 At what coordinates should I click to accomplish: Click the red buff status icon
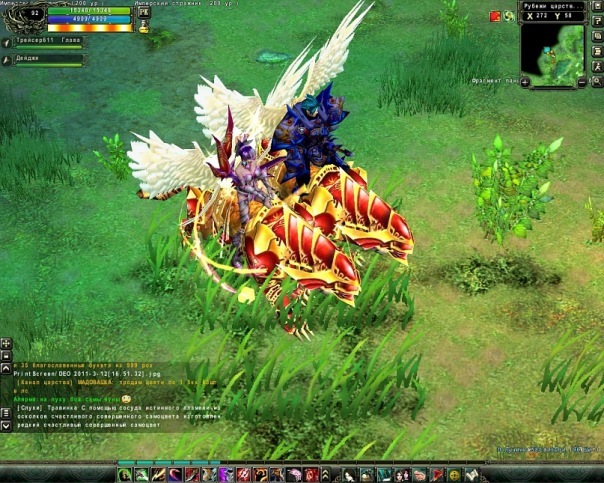pos(494,16)
